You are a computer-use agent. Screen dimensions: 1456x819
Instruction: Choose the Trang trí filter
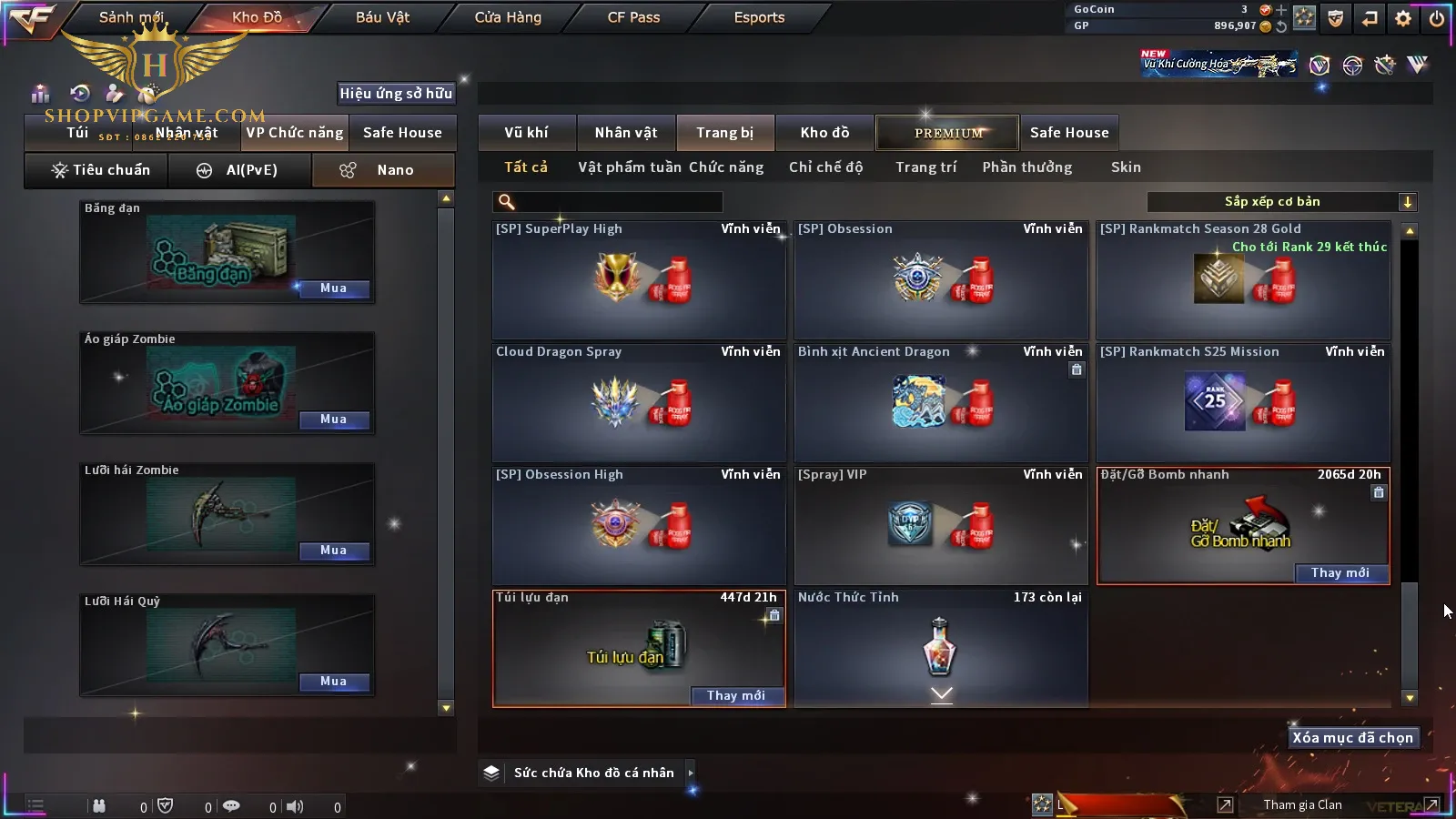click(x=925, y=167)
